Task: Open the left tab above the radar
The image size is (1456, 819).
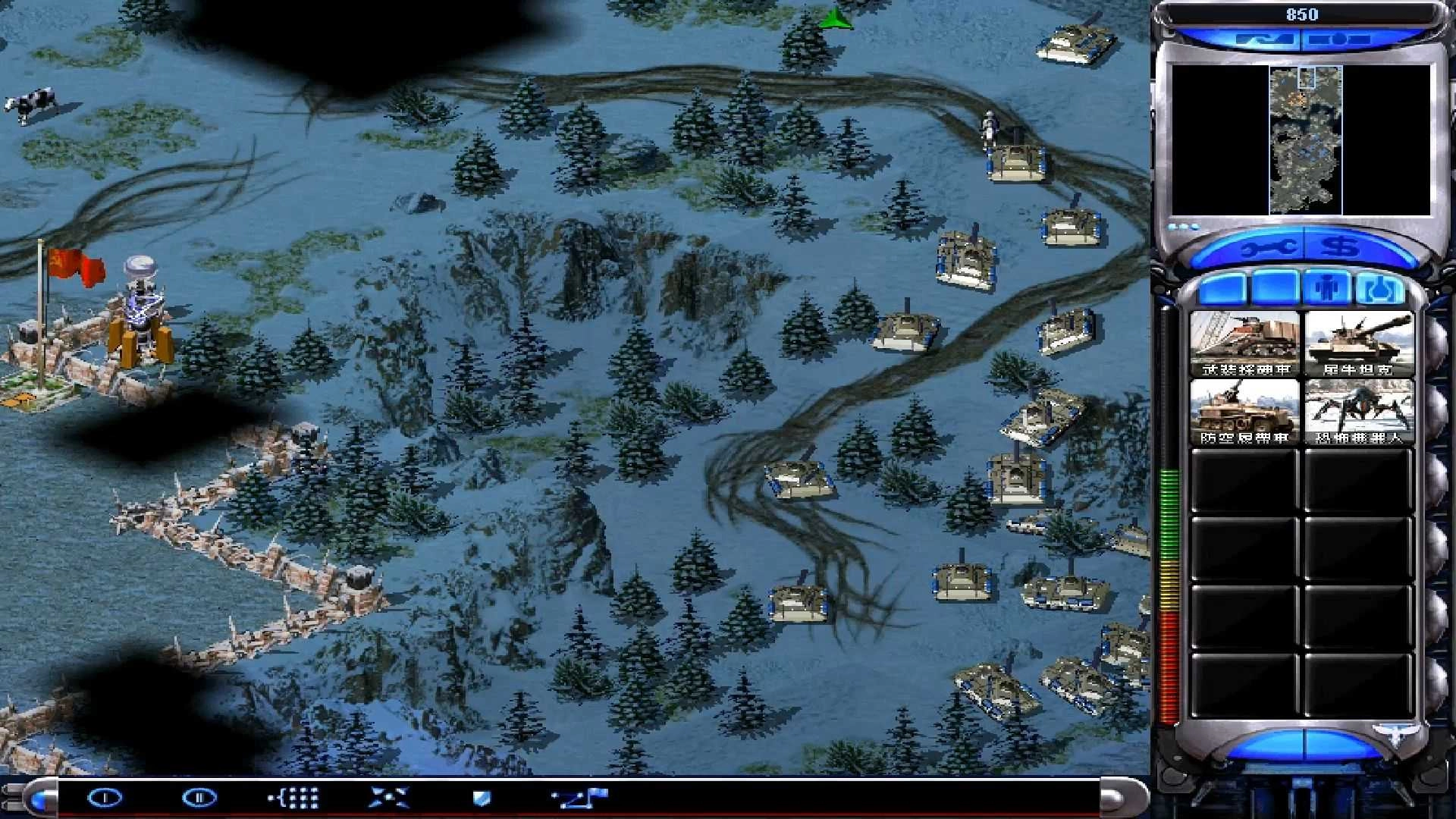Action: click(1264, 38)
